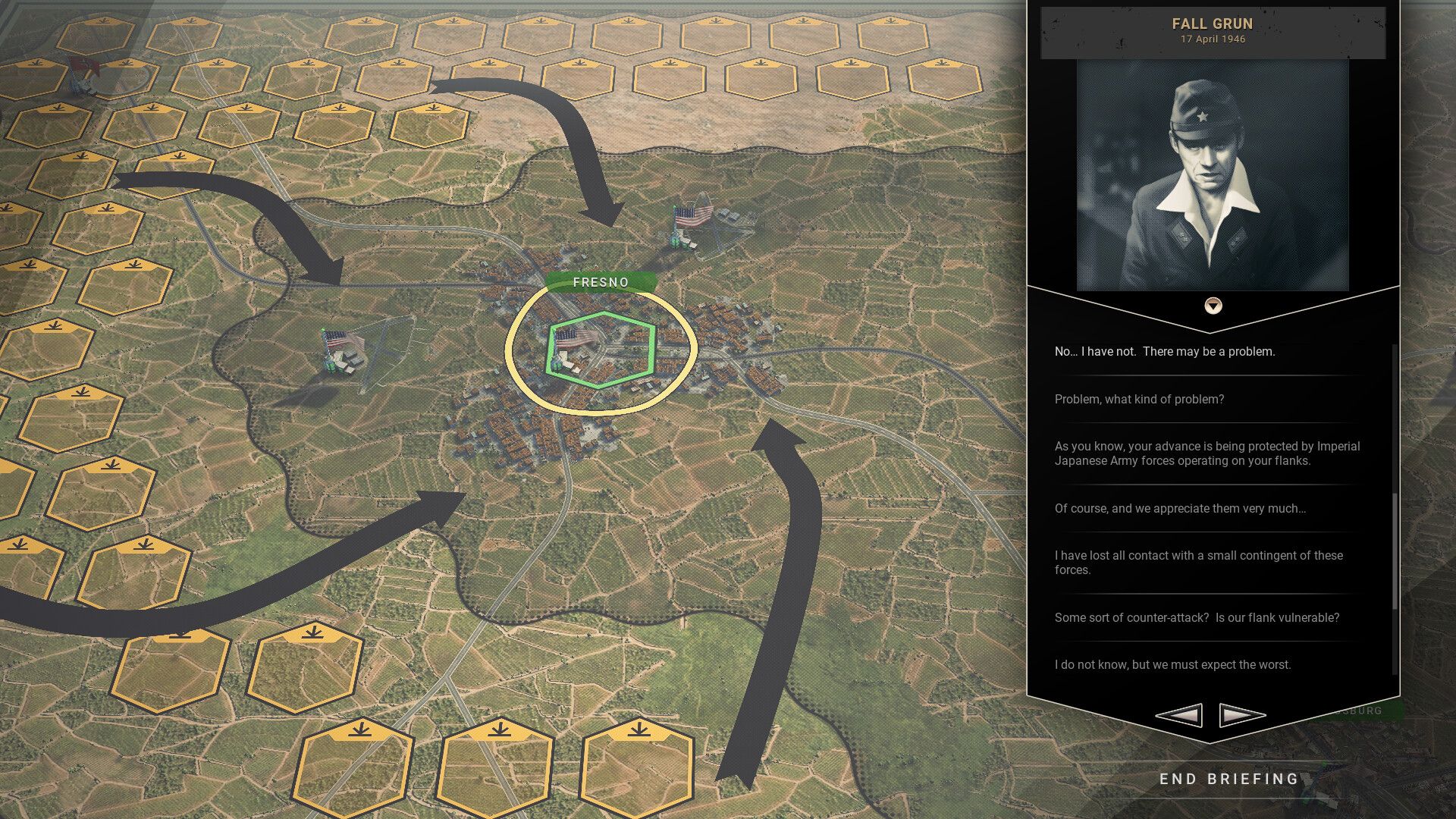Screen dimensions: 1456x819
Task: Click the next-page arrow in the briefing panel
Action: click(x=1241, y=714)
